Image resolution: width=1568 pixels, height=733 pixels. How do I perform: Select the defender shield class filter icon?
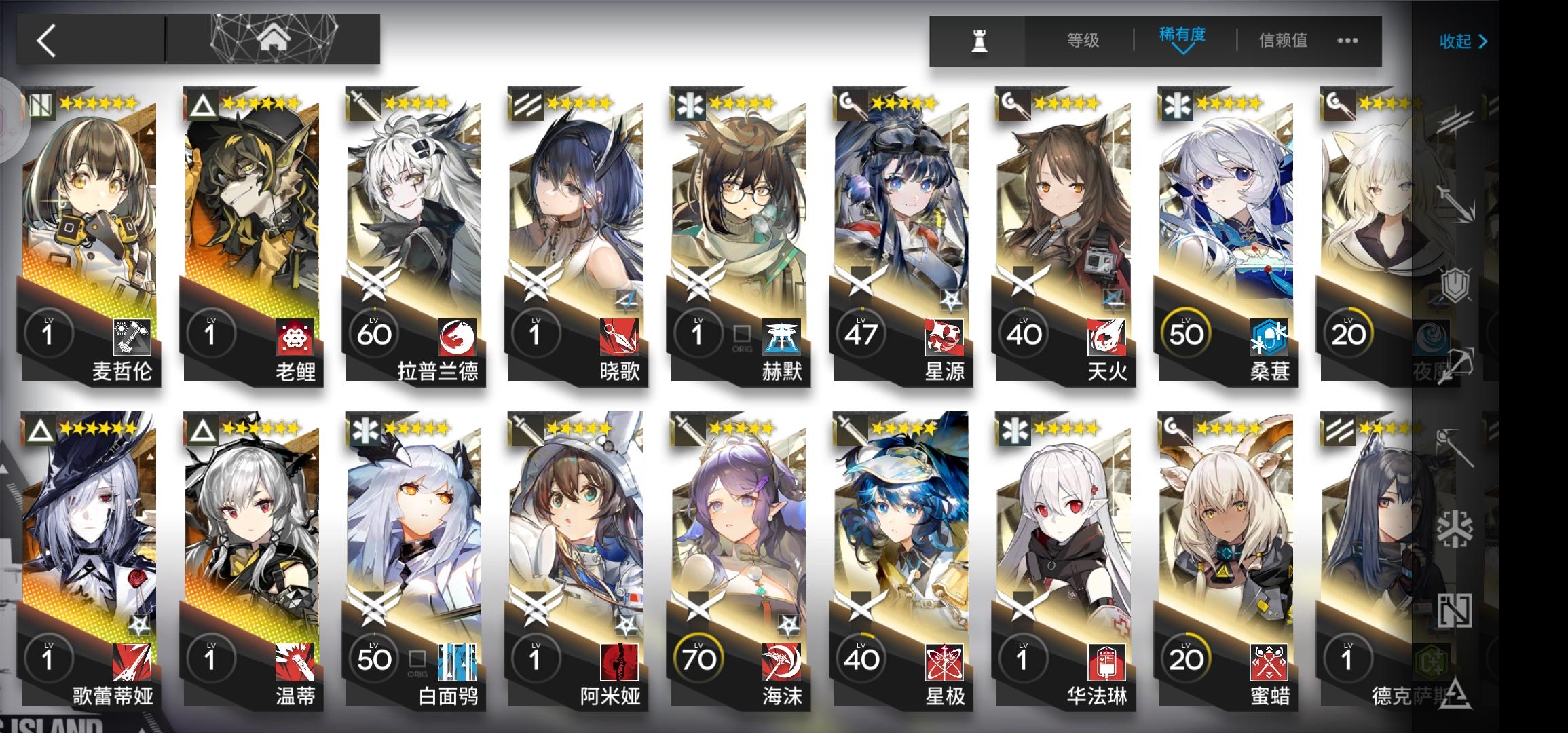point(1457,284)
